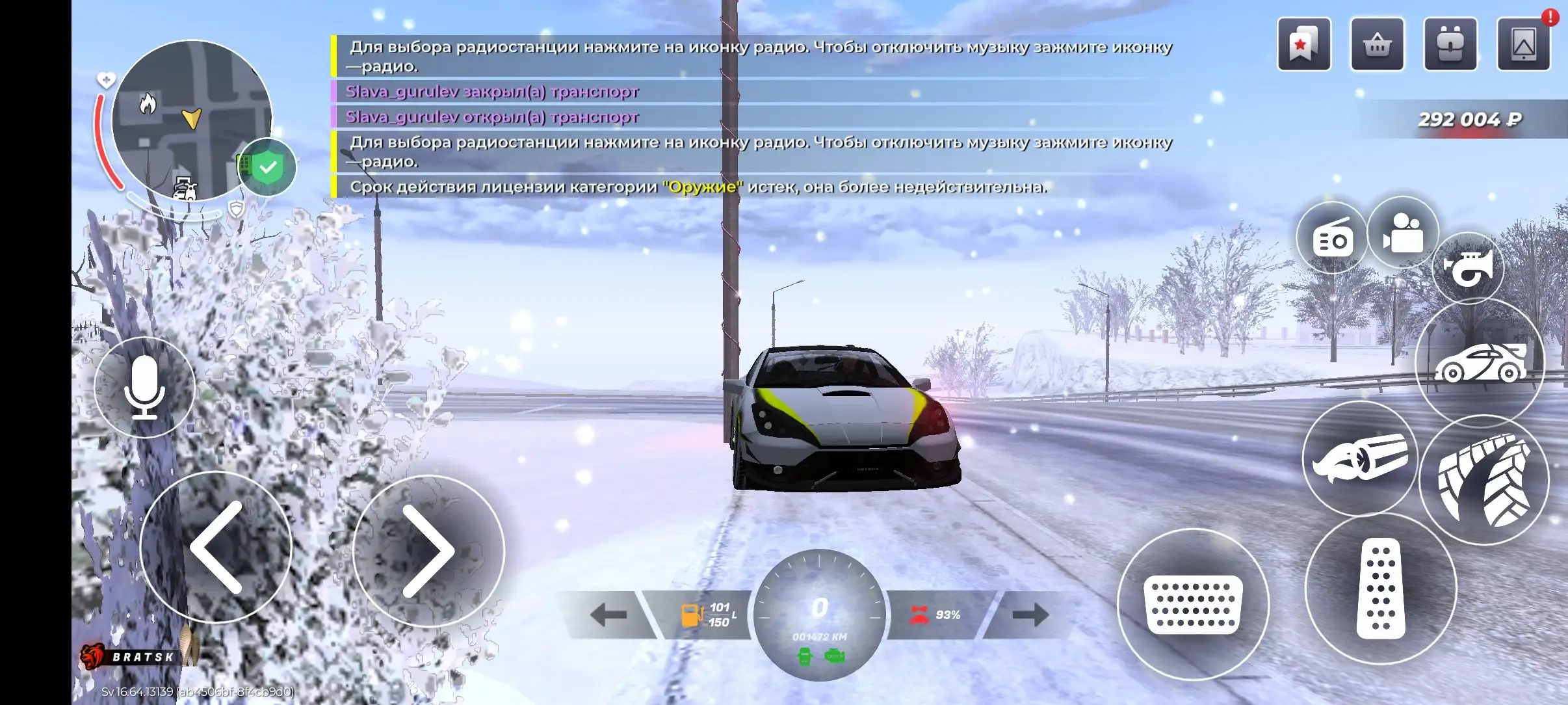This screenshot has width=1568, height=705.
Task: Push the tall gas pedal
Action: tap(1381, 589)
